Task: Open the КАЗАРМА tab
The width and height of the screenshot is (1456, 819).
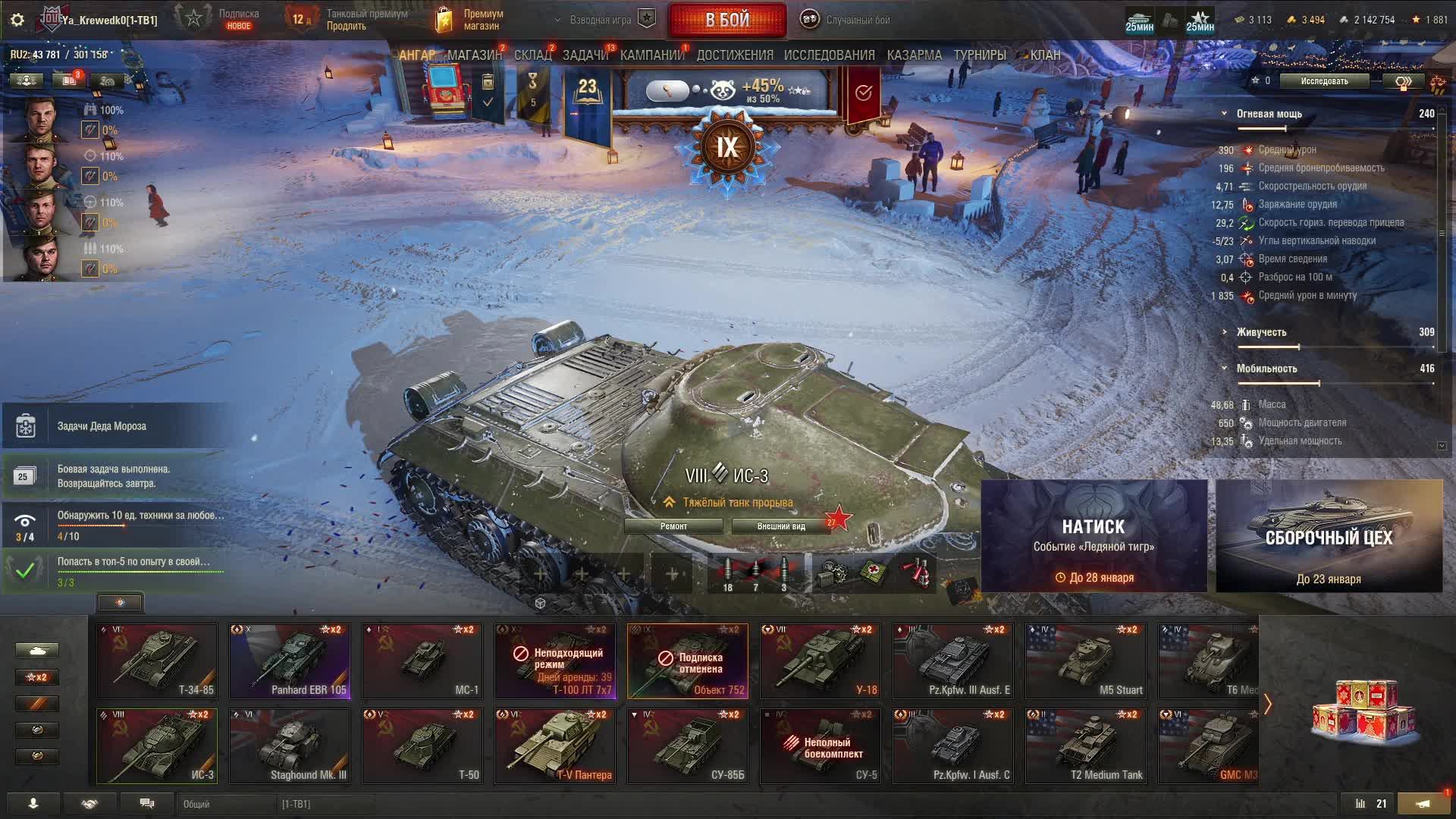Action: click(914, 55)
